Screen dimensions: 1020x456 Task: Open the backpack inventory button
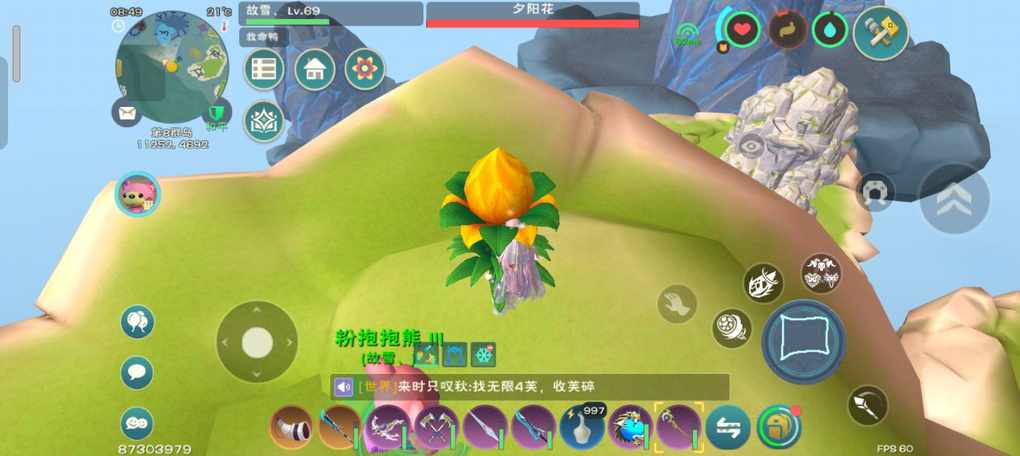(x=779, y=427)
